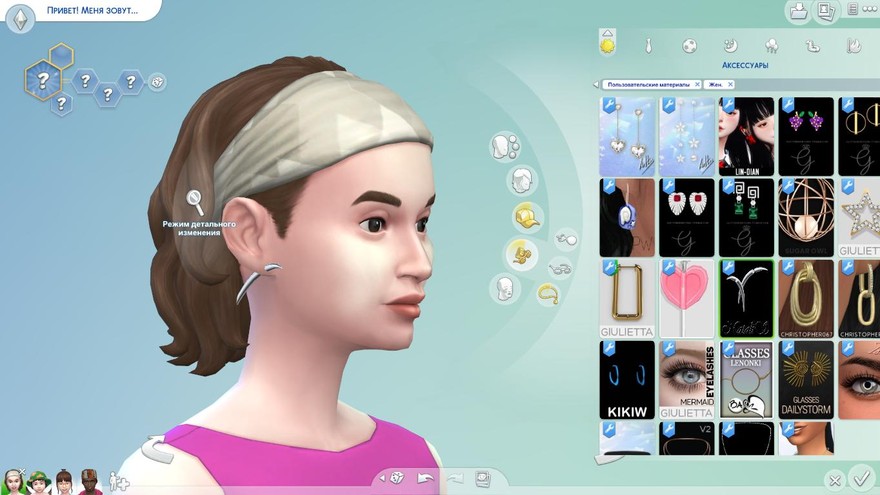Image resolution: width=880 pixels, height=495 pixels.
Task: Remove the "Пользовательские материалы" filter
Action: 697,85
